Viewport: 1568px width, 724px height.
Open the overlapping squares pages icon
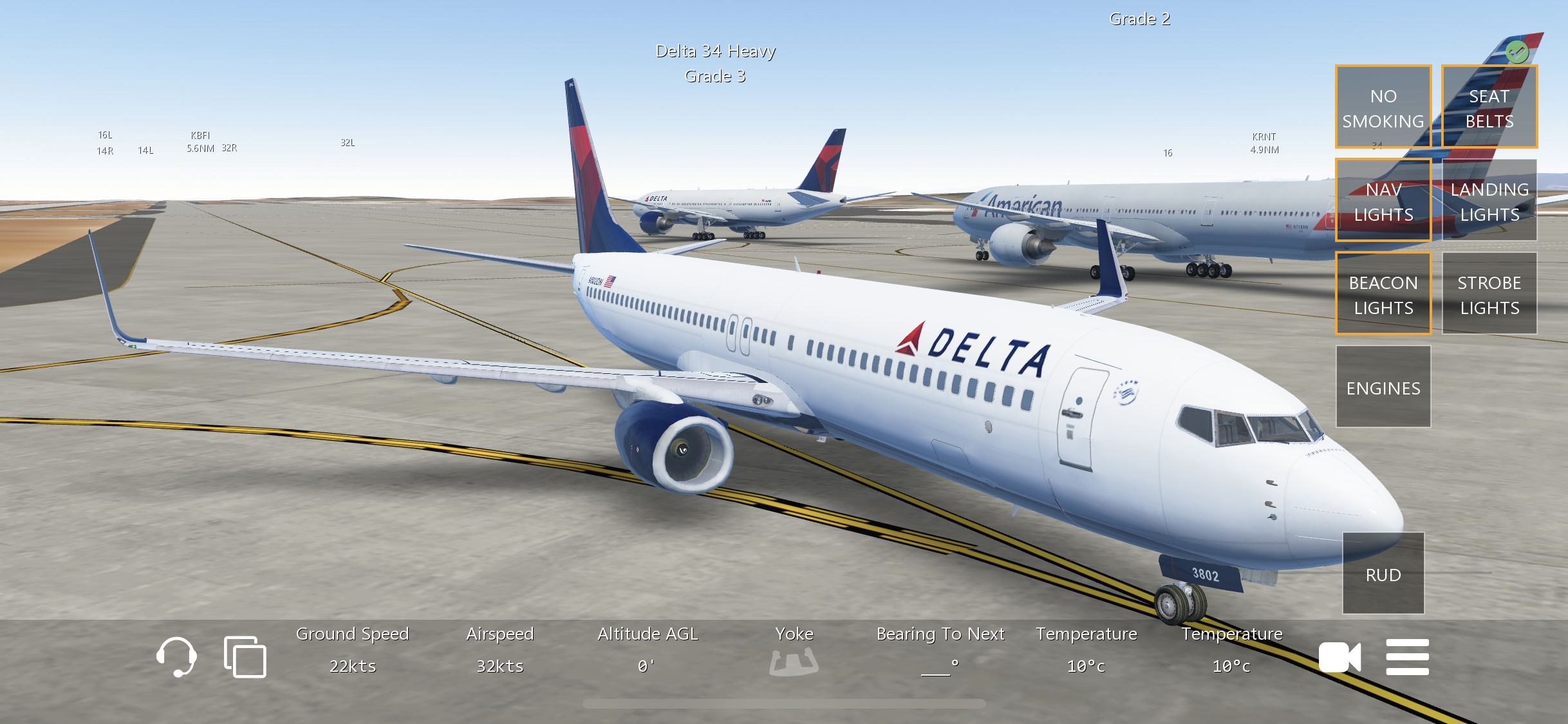point(245,656)
